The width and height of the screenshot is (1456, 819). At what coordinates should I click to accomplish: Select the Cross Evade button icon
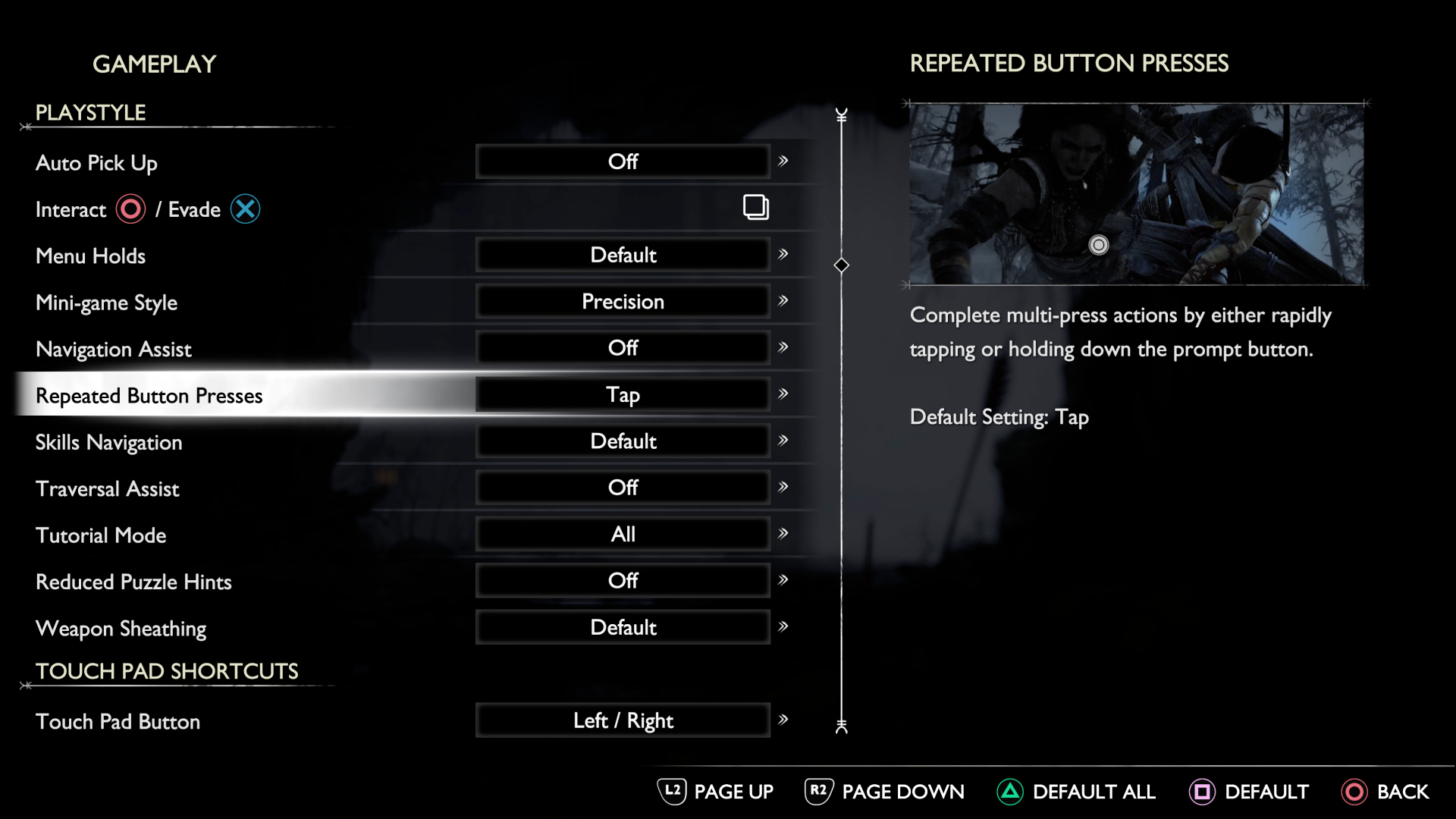[x=245, y=209]
